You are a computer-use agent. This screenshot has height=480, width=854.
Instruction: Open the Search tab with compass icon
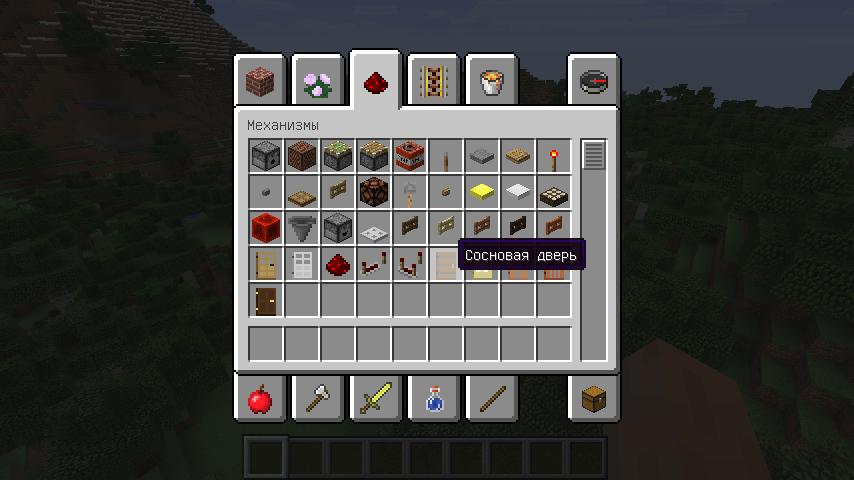coord(593,81)
